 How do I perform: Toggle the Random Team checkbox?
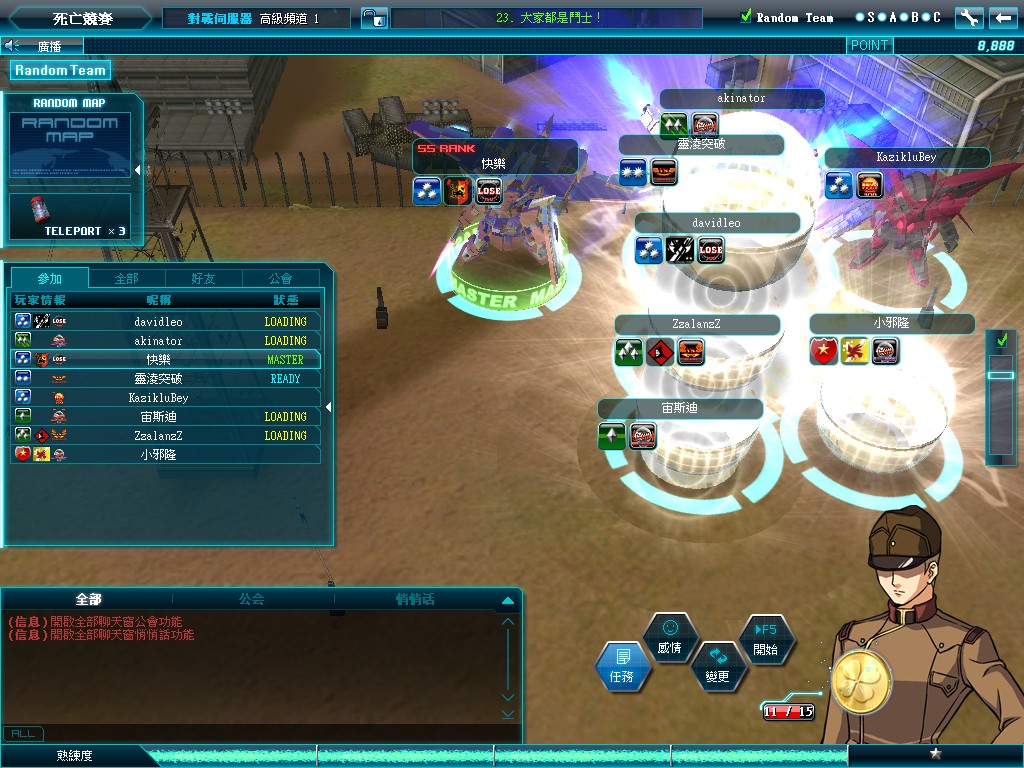coord(745,17)
